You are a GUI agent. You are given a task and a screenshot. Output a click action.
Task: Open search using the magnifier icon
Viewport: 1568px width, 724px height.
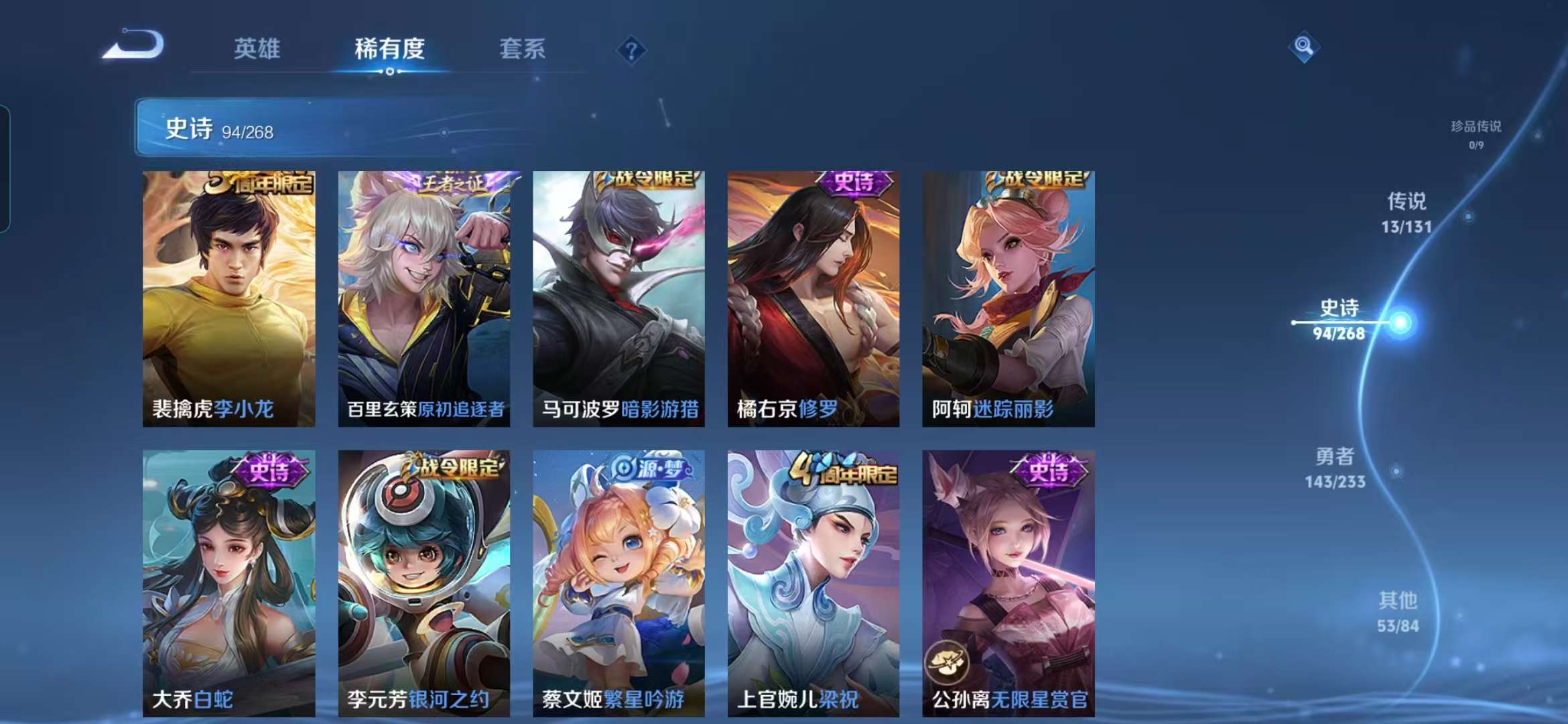(1303, 48)
